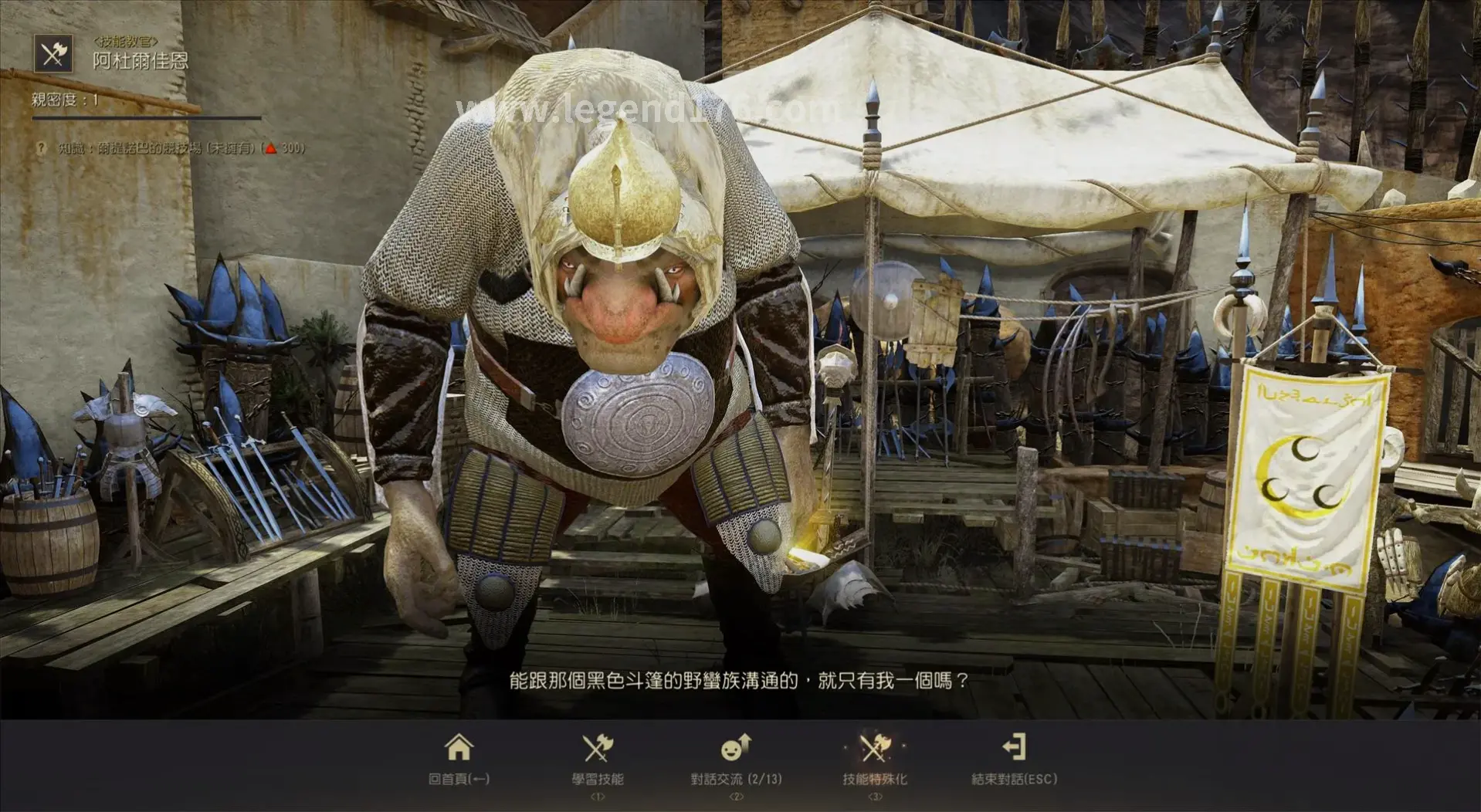Screen dimensions: 1481x812
Task: Click the Return Home house icon
Action: [461, 747]
